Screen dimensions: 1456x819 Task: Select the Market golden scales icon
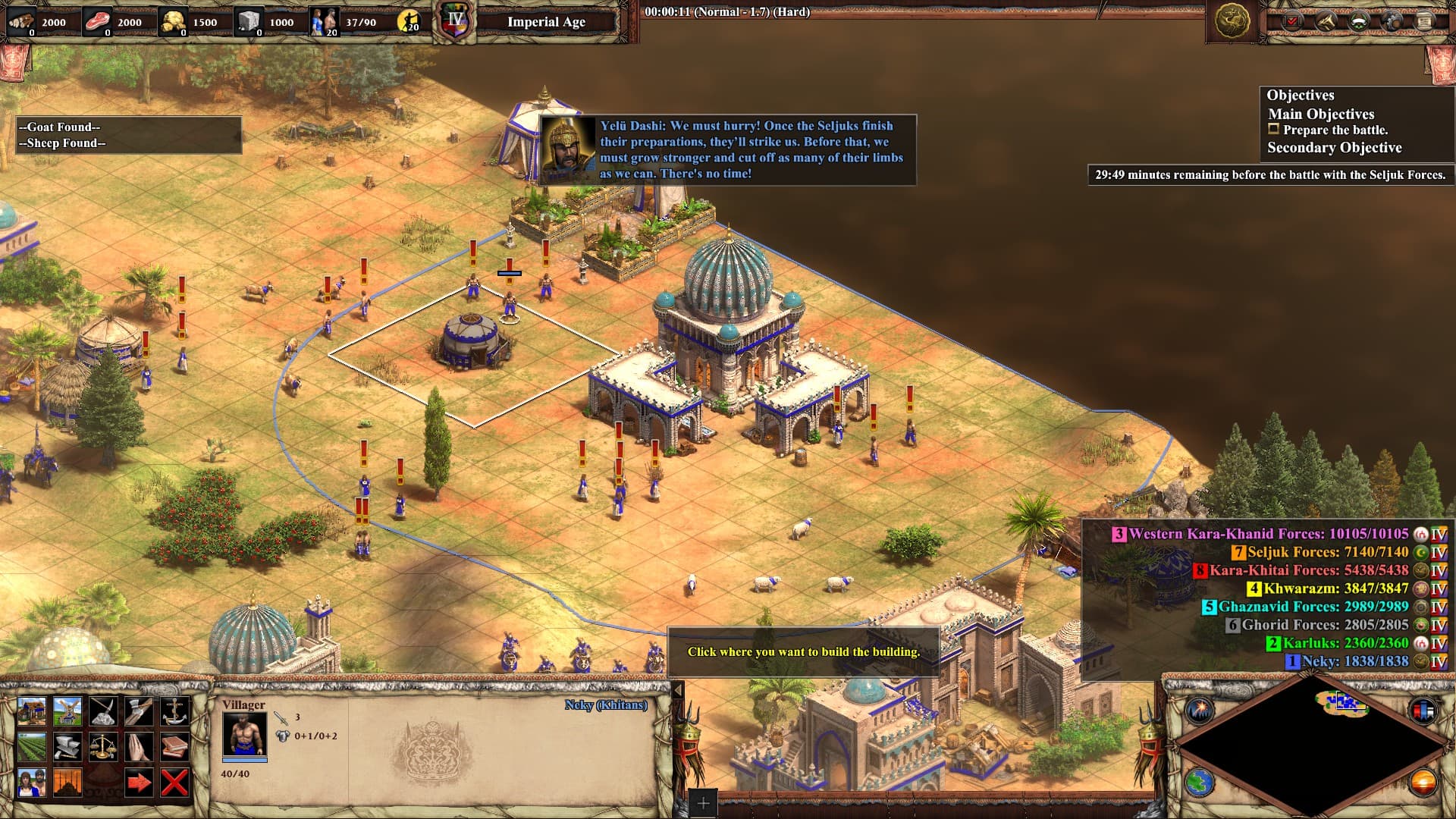[x=103, y=747]
